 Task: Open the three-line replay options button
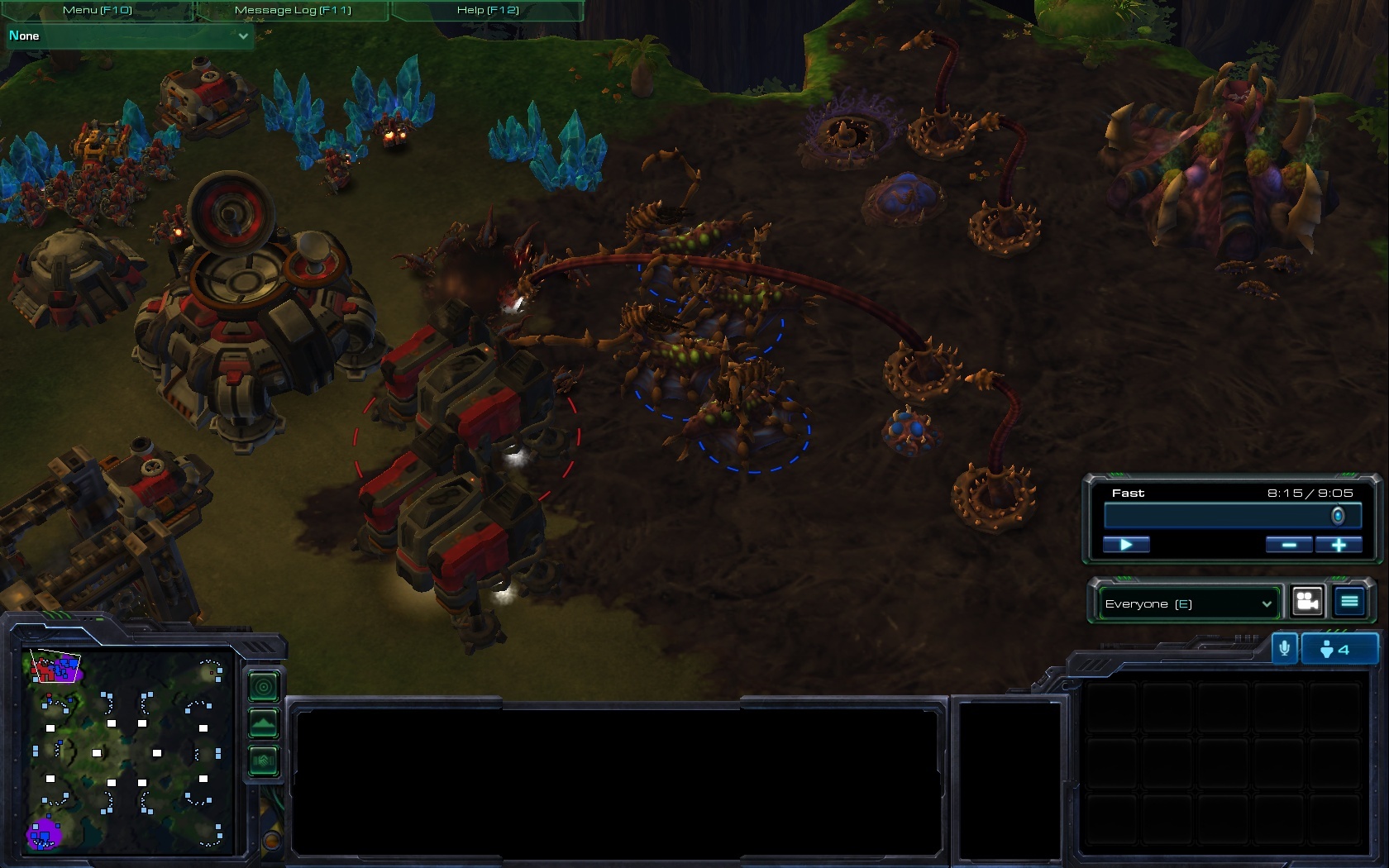[1349, 602]
